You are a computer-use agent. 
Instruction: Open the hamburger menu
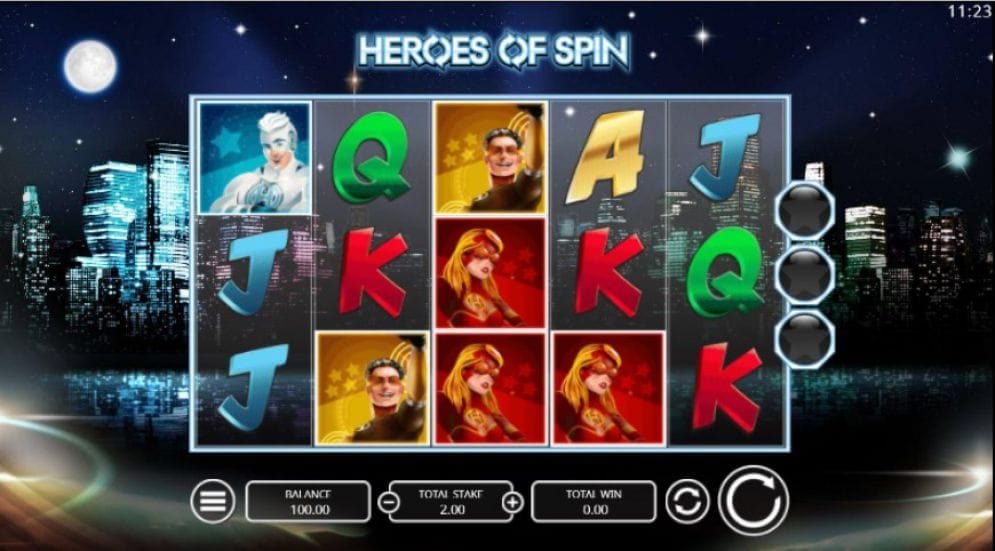tap(212, 501)
